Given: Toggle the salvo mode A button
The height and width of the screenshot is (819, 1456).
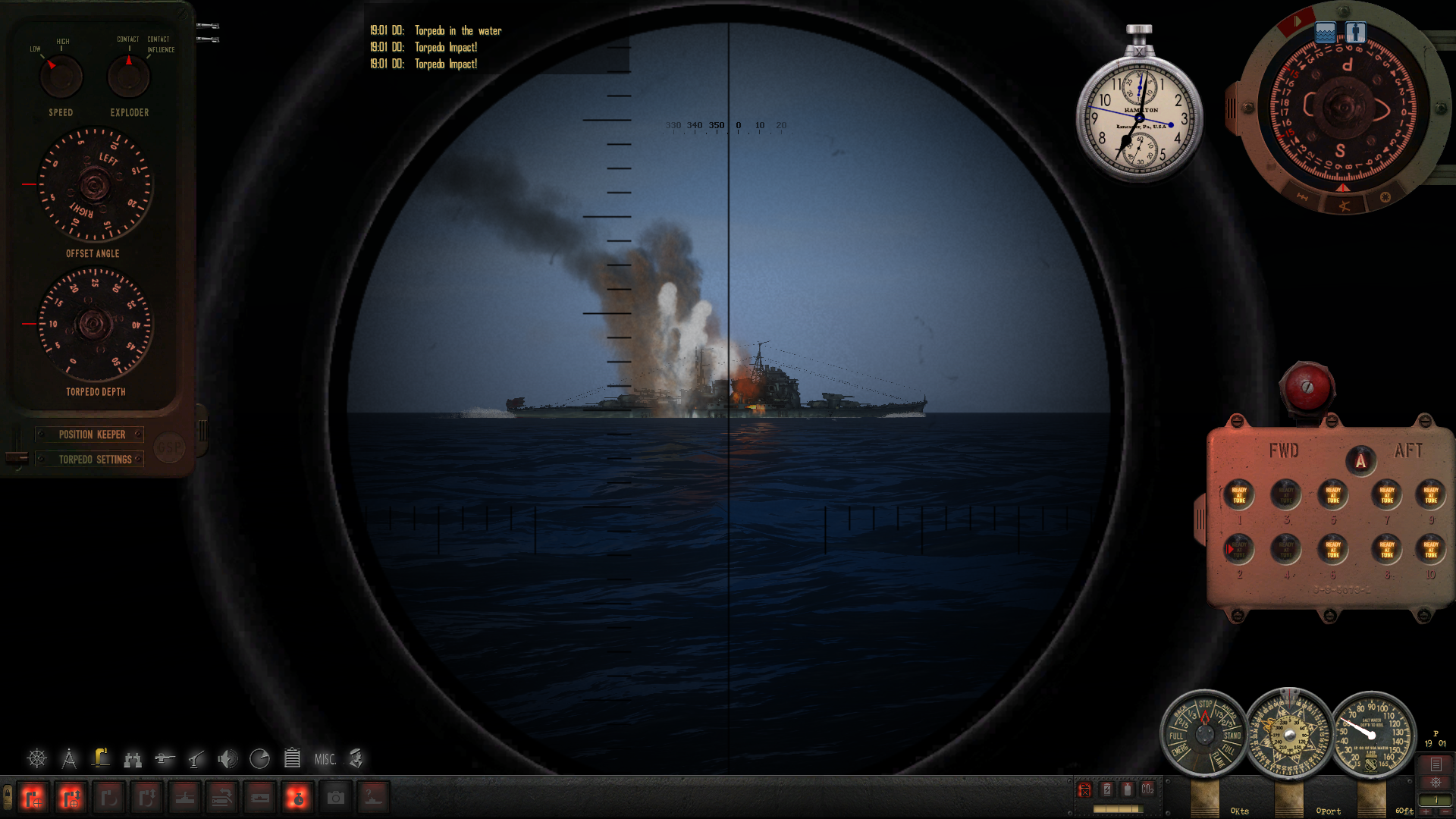Looking at the screenshot, I should [1360, 461].
